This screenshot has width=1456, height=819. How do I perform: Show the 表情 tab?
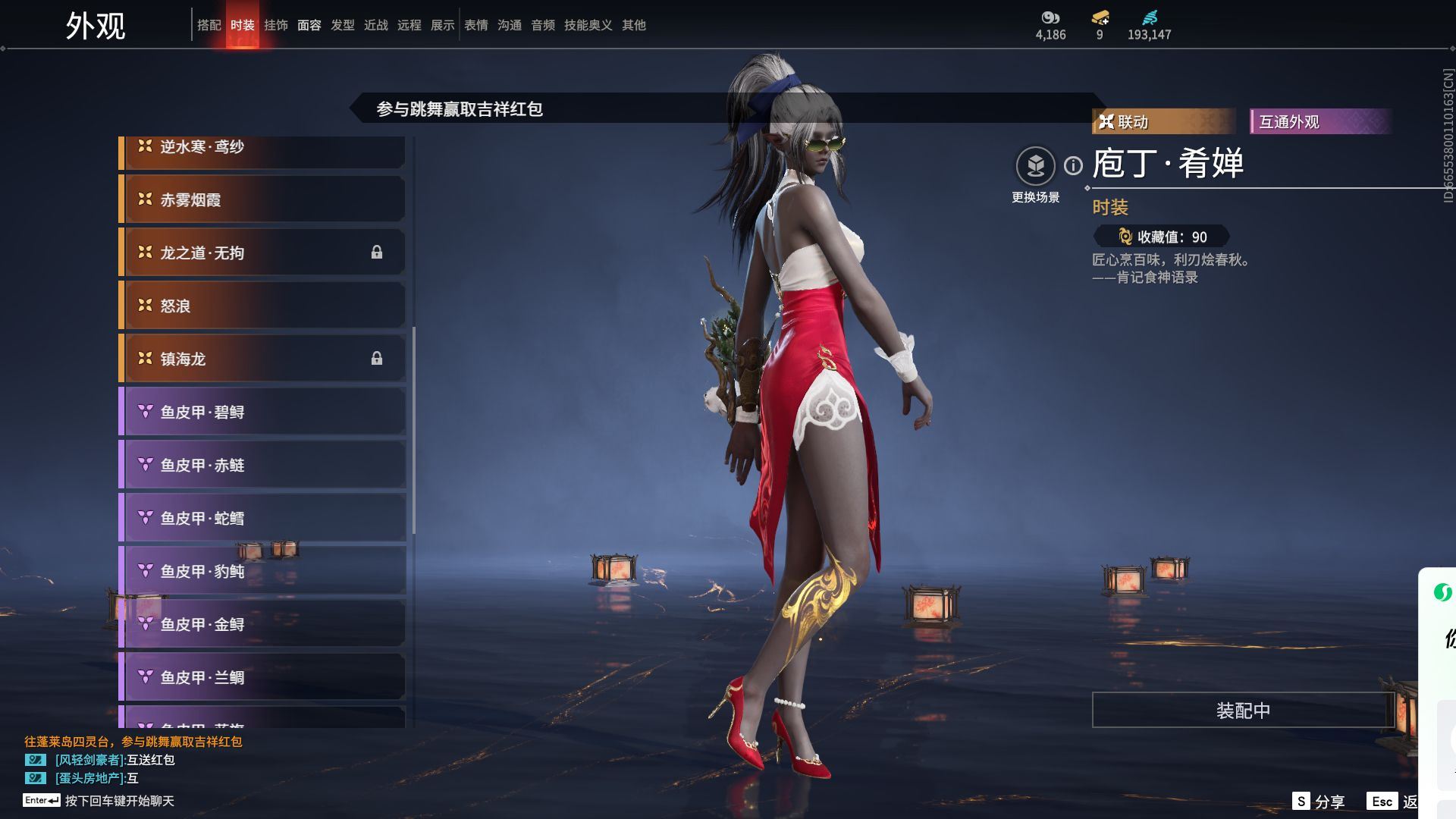[475, 25]
